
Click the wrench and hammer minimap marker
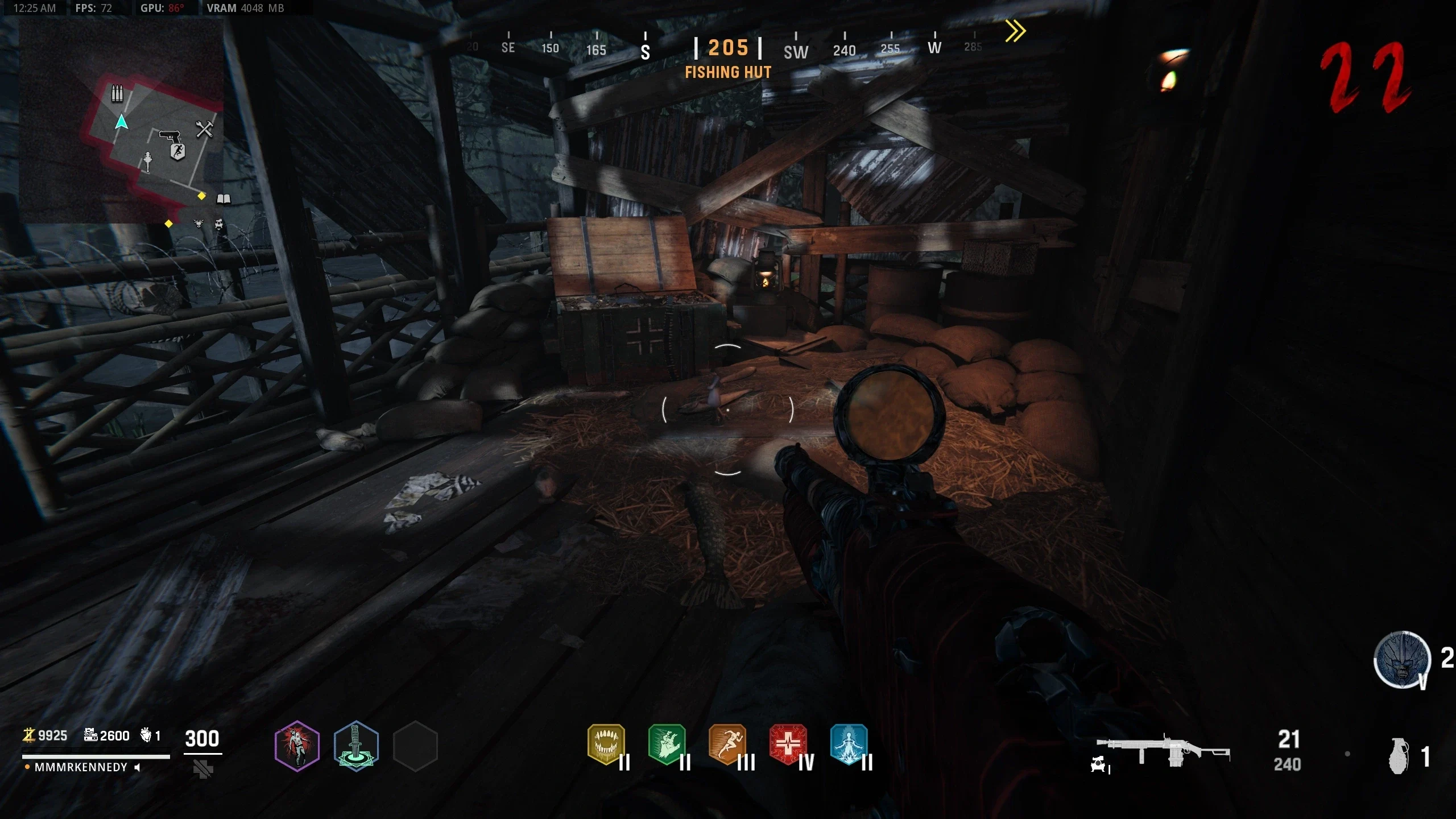point(204,130)
